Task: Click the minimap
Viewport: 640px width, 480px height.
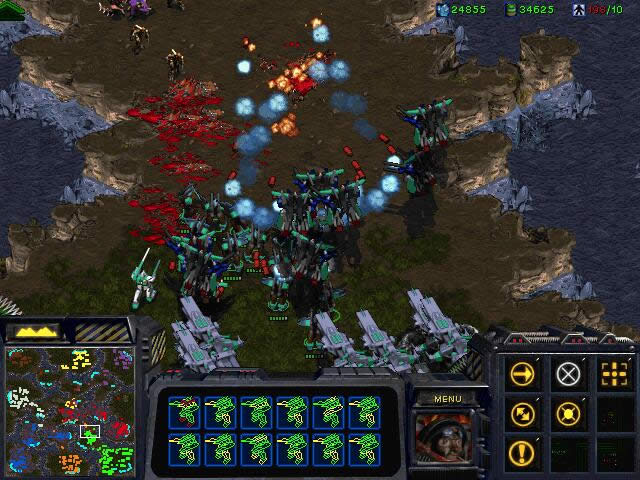Action: click(x=69, y=411)
